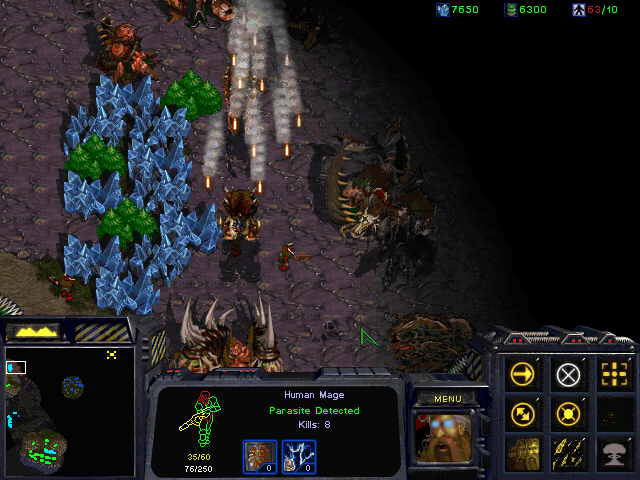The height and width of the screenshot is (480, 640).
Task: Cast the Hallucination ability
Action: [x=523, y=451]
